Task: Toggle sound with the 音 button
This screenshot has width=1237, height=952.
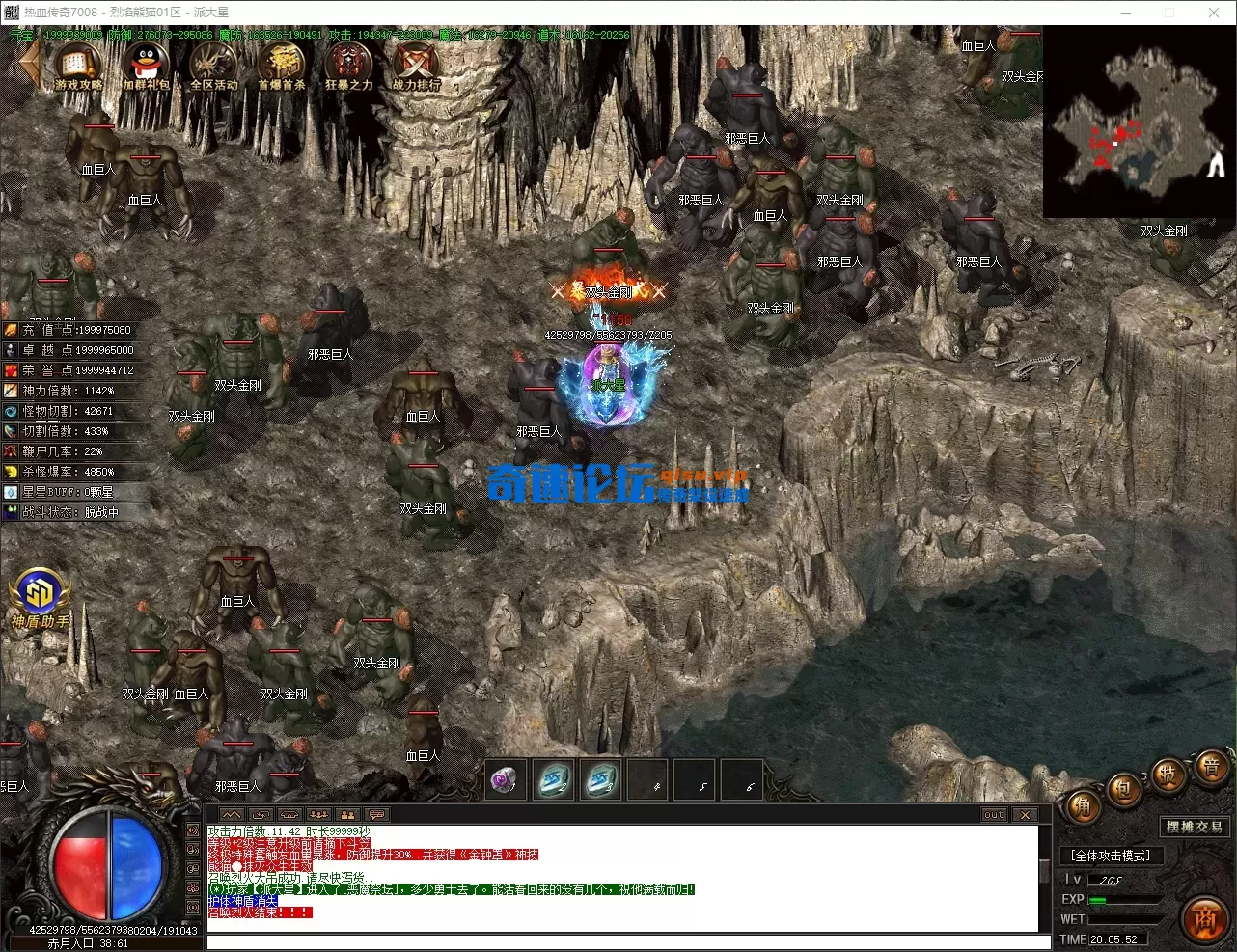Action: pos(1210,769)
